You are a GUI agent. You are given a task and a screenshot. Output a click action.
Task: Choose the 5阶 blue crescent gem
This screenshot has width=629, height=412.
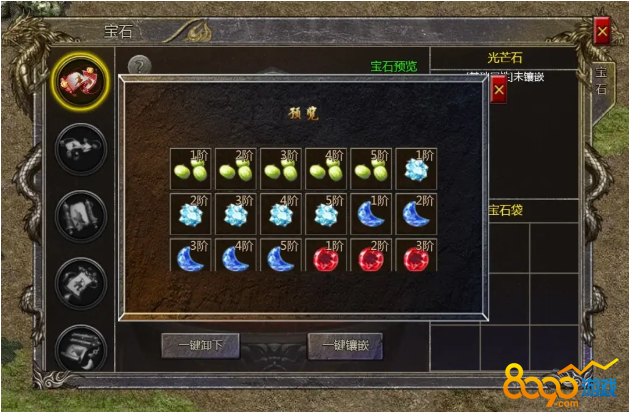click(x=281, y=258)
